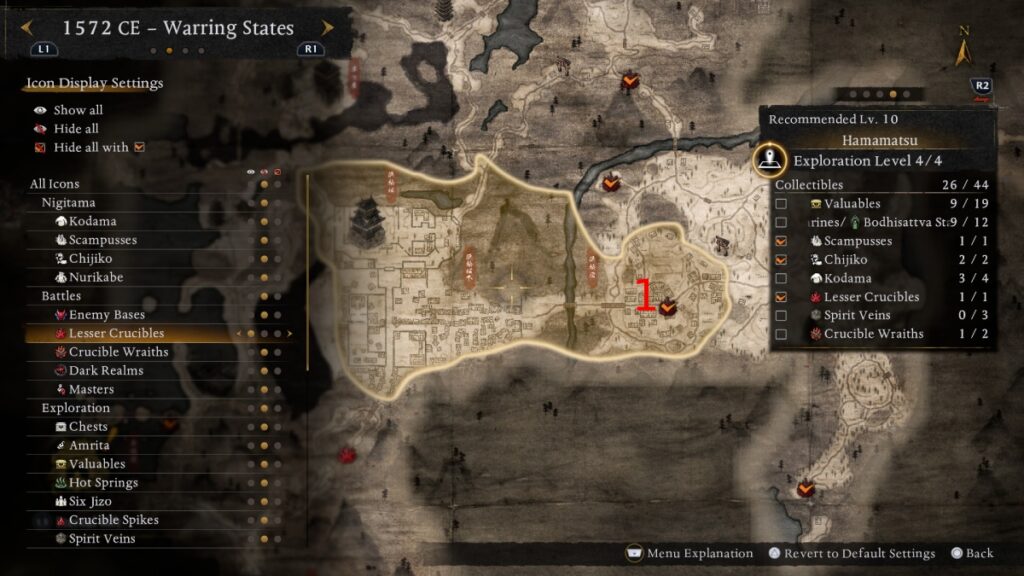Select the Show all display option

coord(78,110)
